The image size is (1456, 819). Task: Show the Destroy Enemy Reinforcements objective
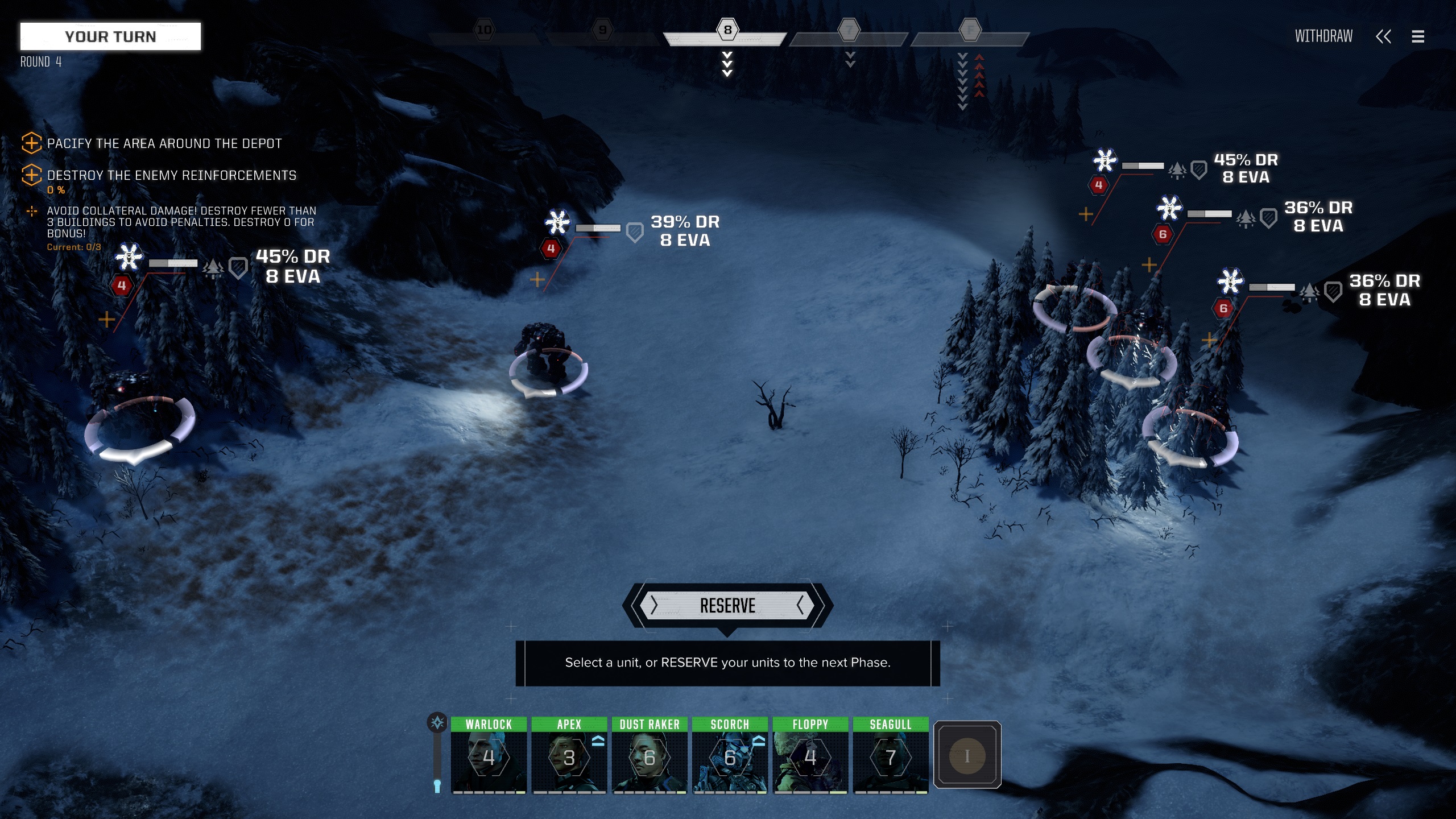pos(171,175)
